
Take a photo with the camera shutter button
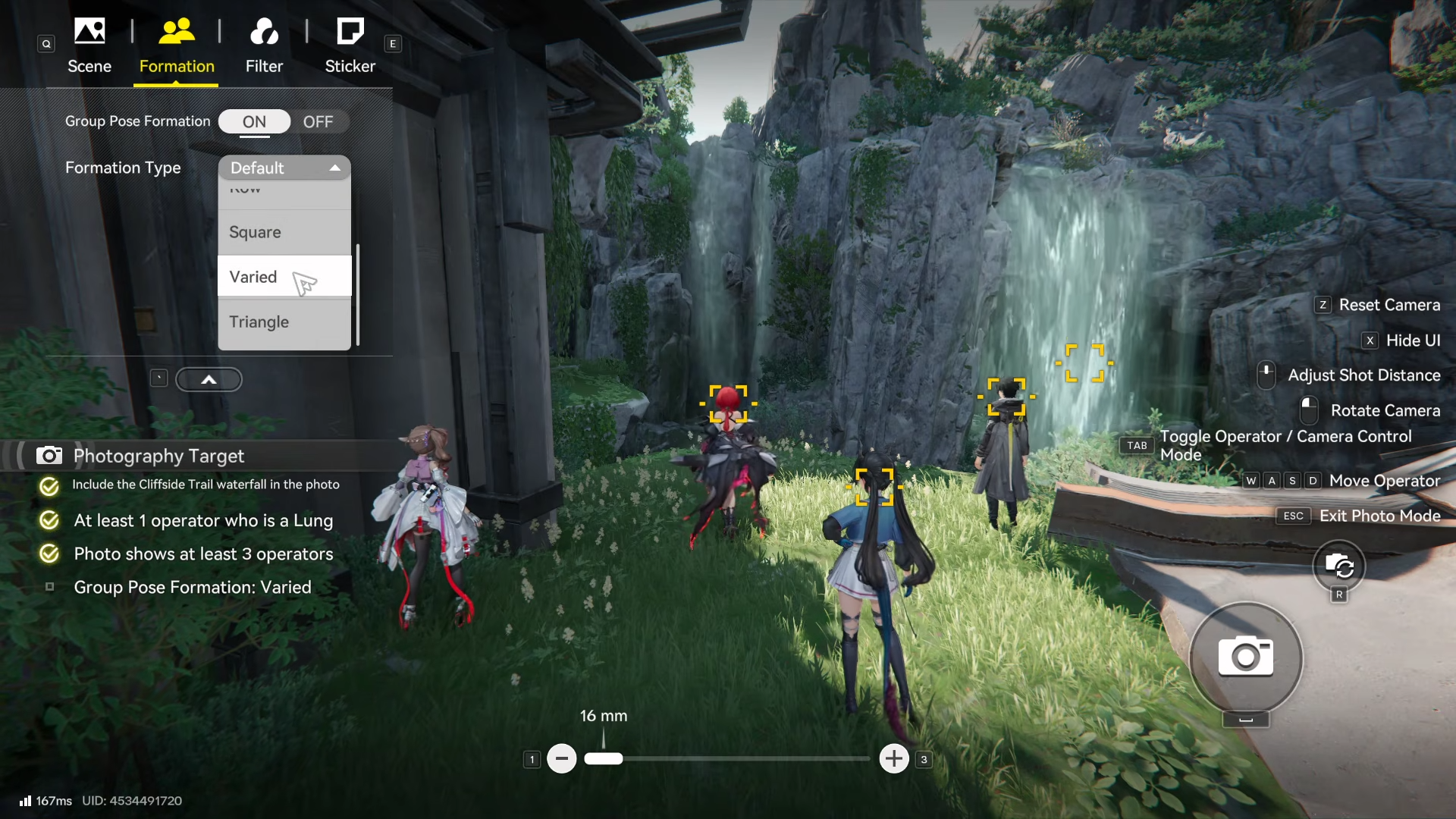[1245, 657]
